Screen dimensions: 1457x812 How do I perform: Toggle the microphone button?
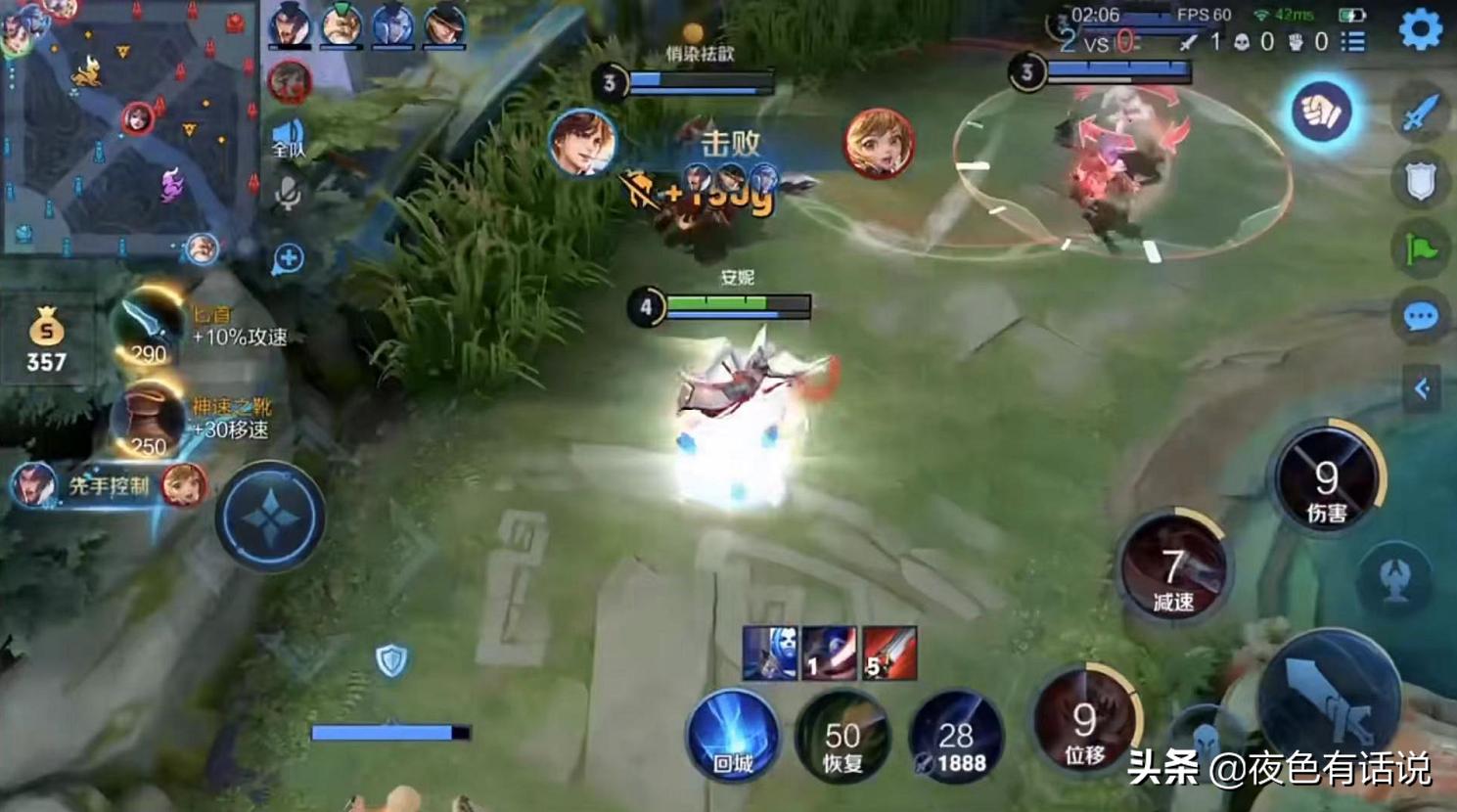coord(288,194)
